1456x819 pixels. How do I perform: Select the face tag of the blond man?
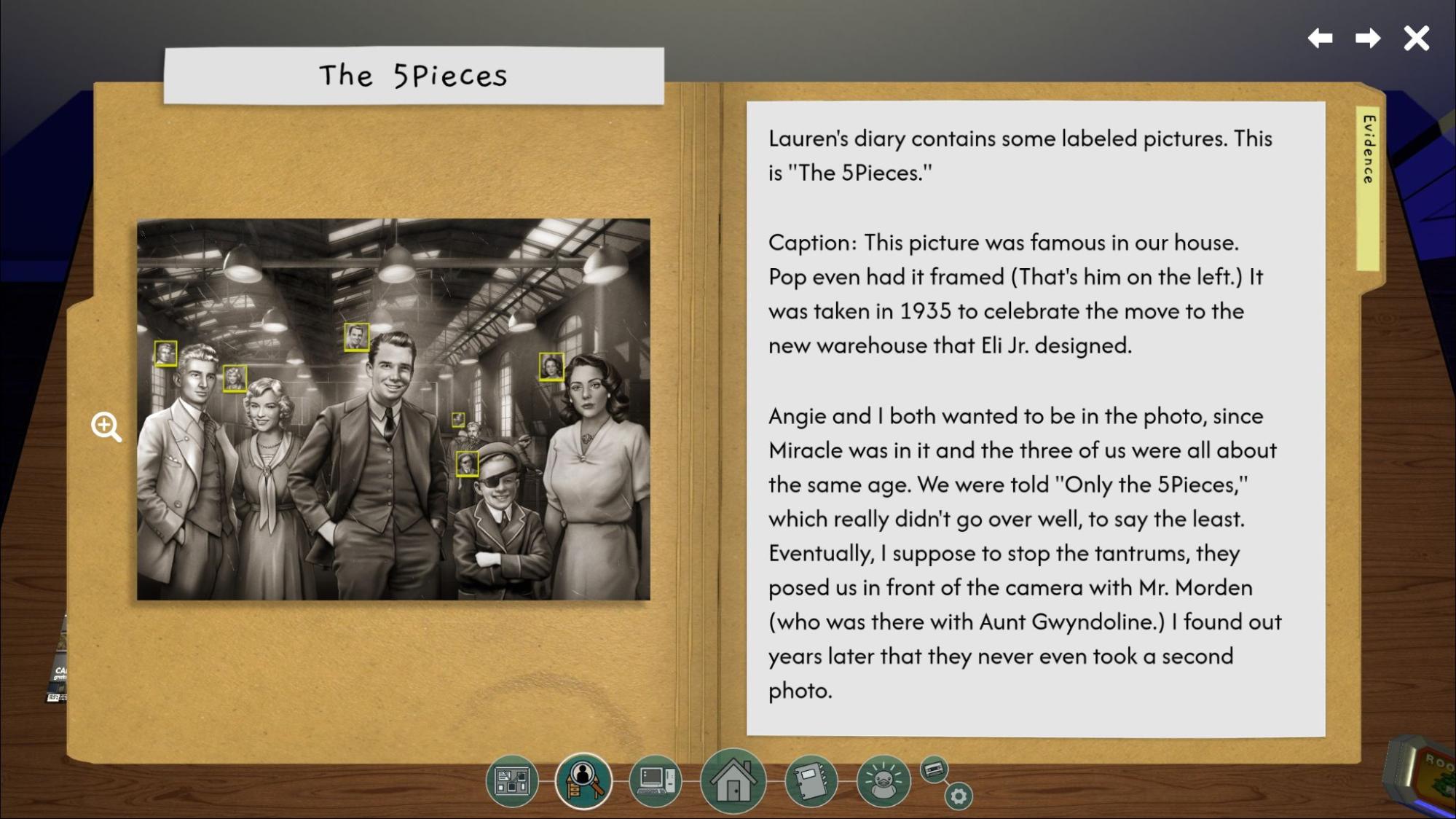(x=165, y=353)
